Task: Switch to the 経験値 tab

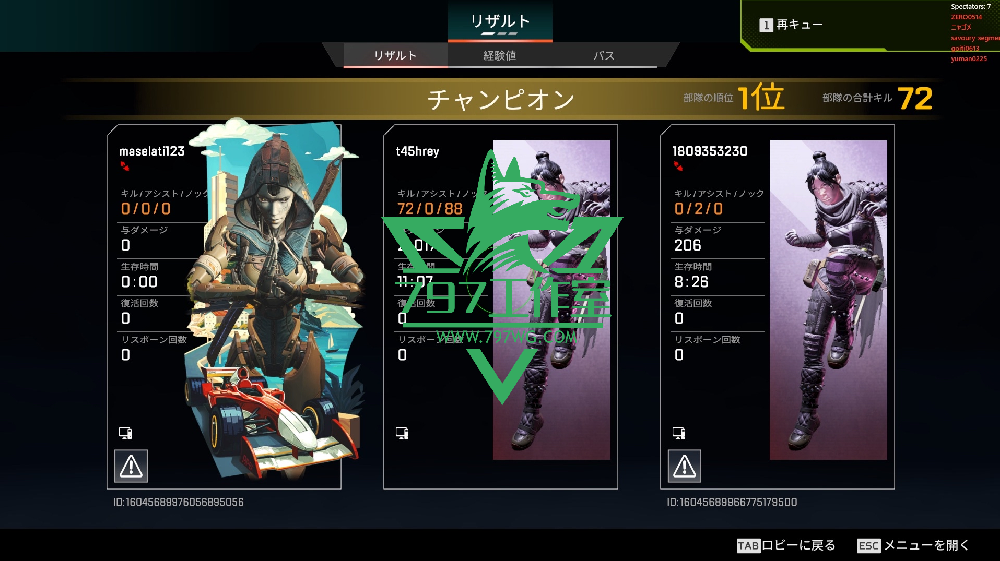Action: [x=499, y=56]
